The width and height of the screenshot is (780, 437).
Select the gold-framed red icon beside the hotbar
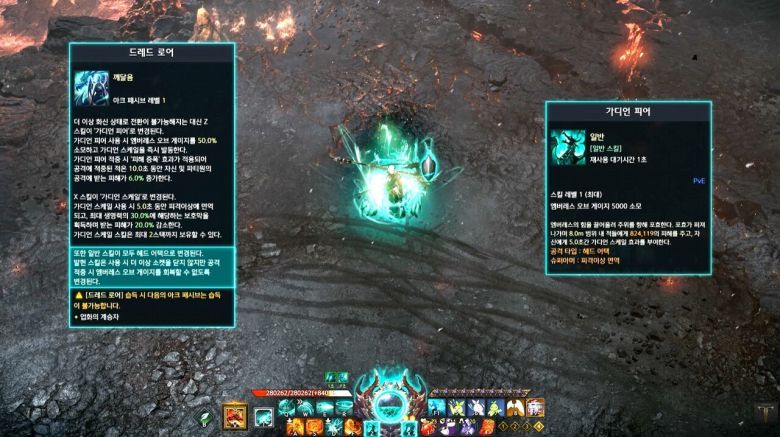pyautogui.click(x=235, y=414)
